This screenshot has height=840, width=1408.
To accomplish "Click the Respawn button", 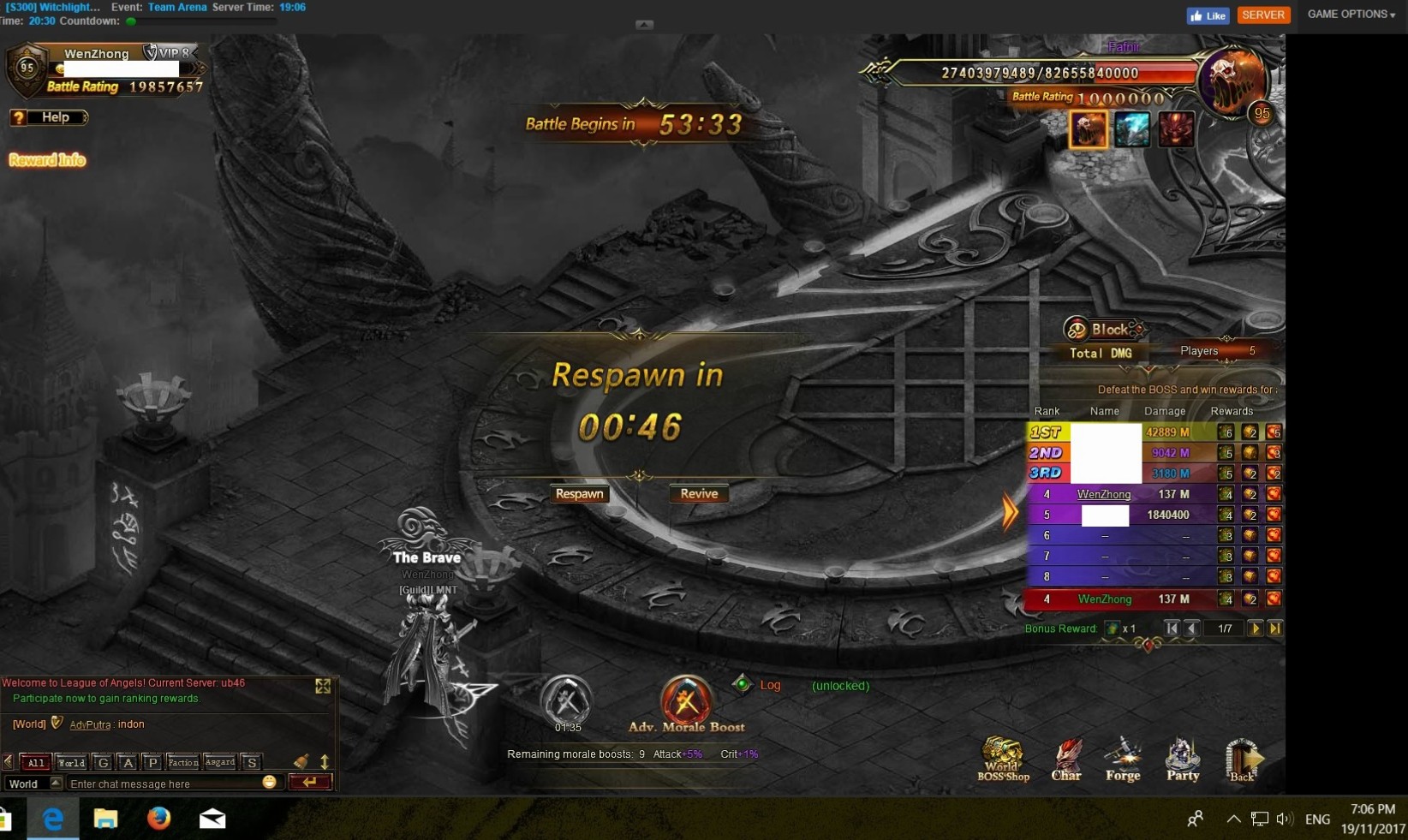I will (580, 494).
